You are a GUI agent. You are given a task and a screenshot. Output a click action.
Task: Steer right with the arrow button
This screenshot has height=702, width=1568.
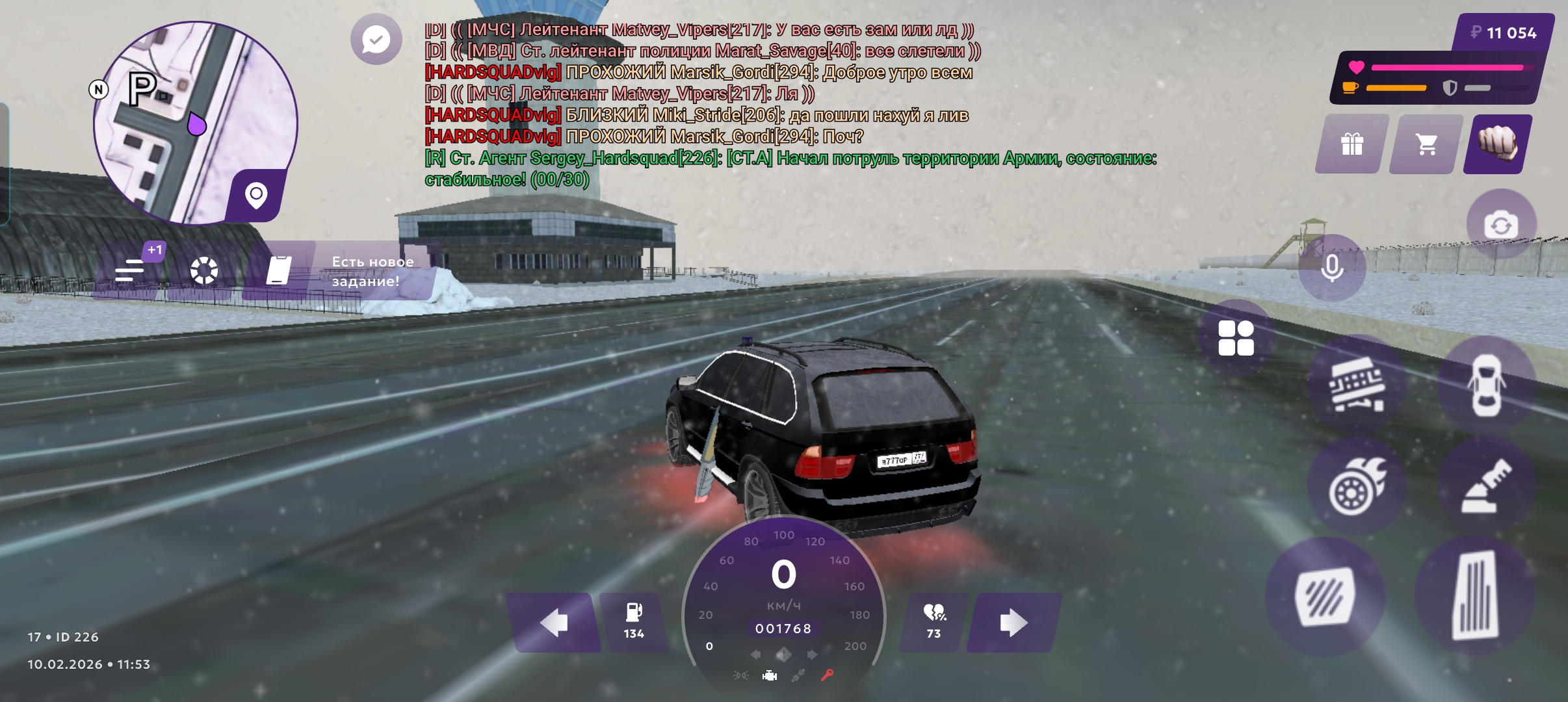coord(1013,623)
